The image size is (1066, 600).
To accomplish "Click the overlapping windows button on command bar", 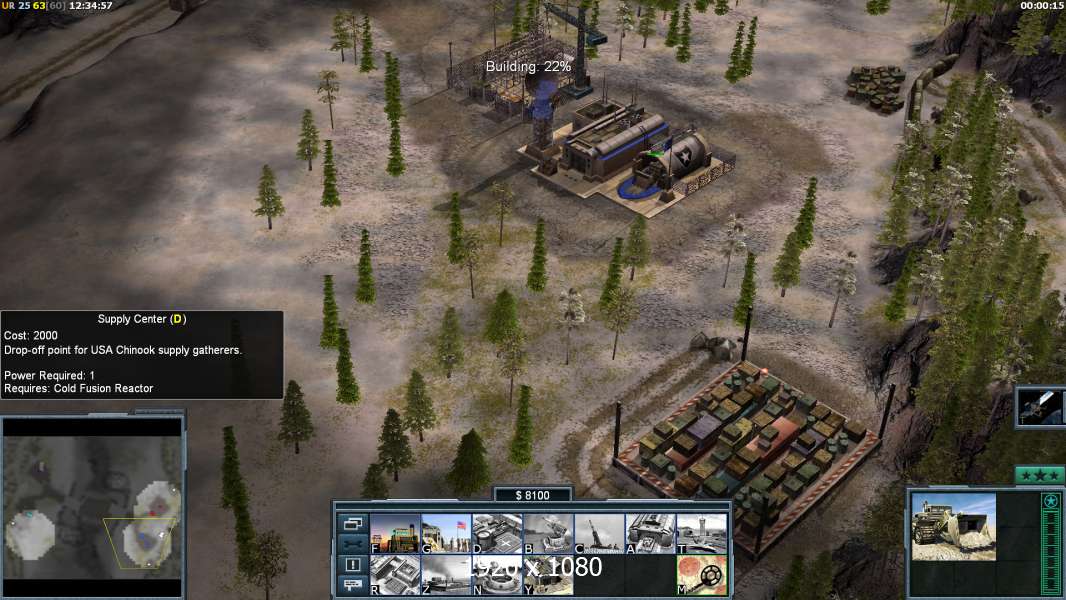I will point(352,523).
